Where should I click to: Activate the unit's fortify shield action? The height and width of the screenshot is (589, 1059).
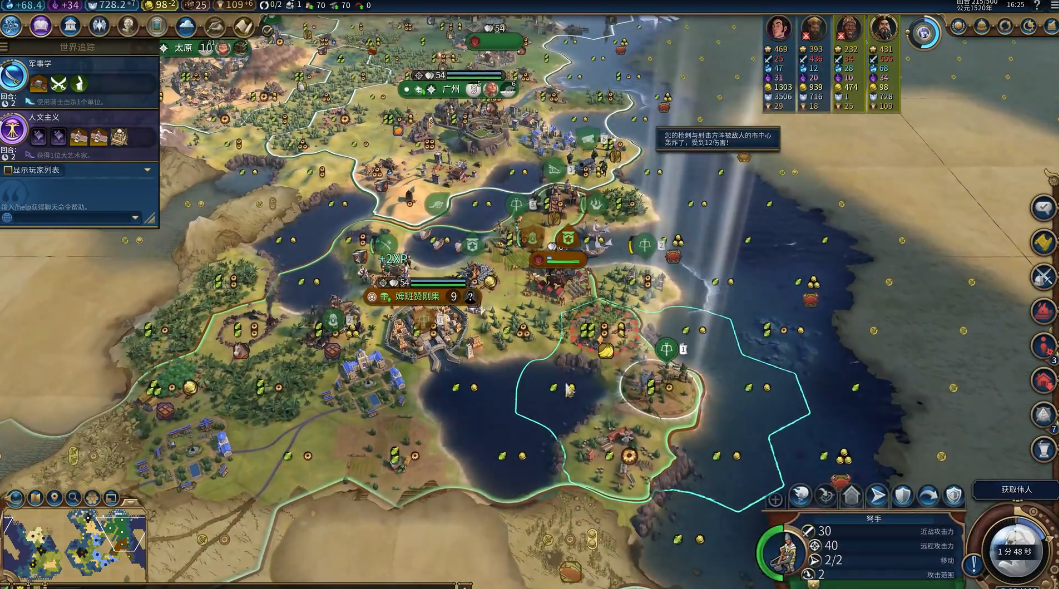pos(902,495)
